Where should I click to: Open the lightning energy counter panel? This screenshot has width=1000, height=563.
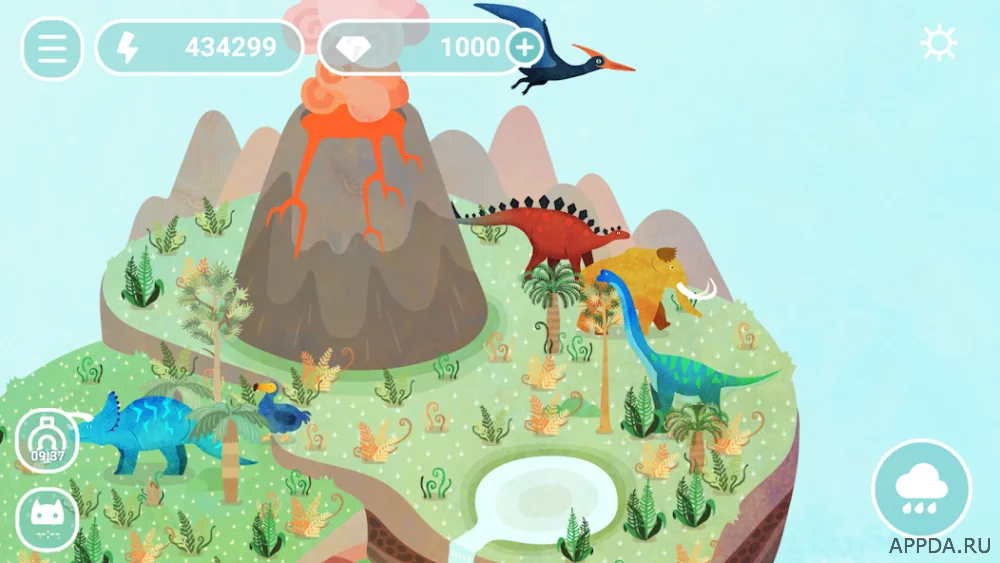point(199,47)
